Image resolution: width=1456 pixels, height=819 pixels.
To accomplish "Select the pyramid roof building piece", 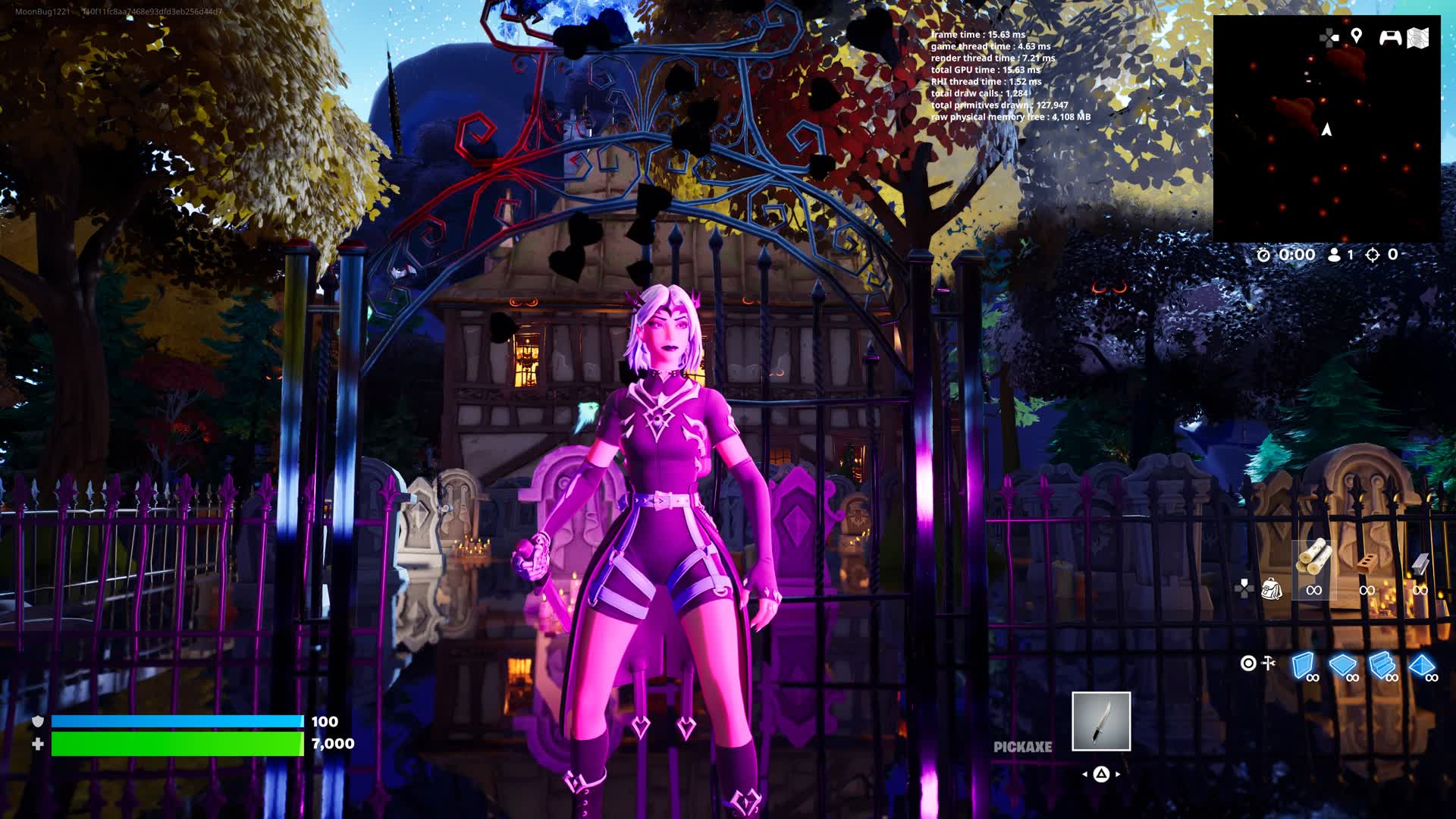I will pos(1422,665).
